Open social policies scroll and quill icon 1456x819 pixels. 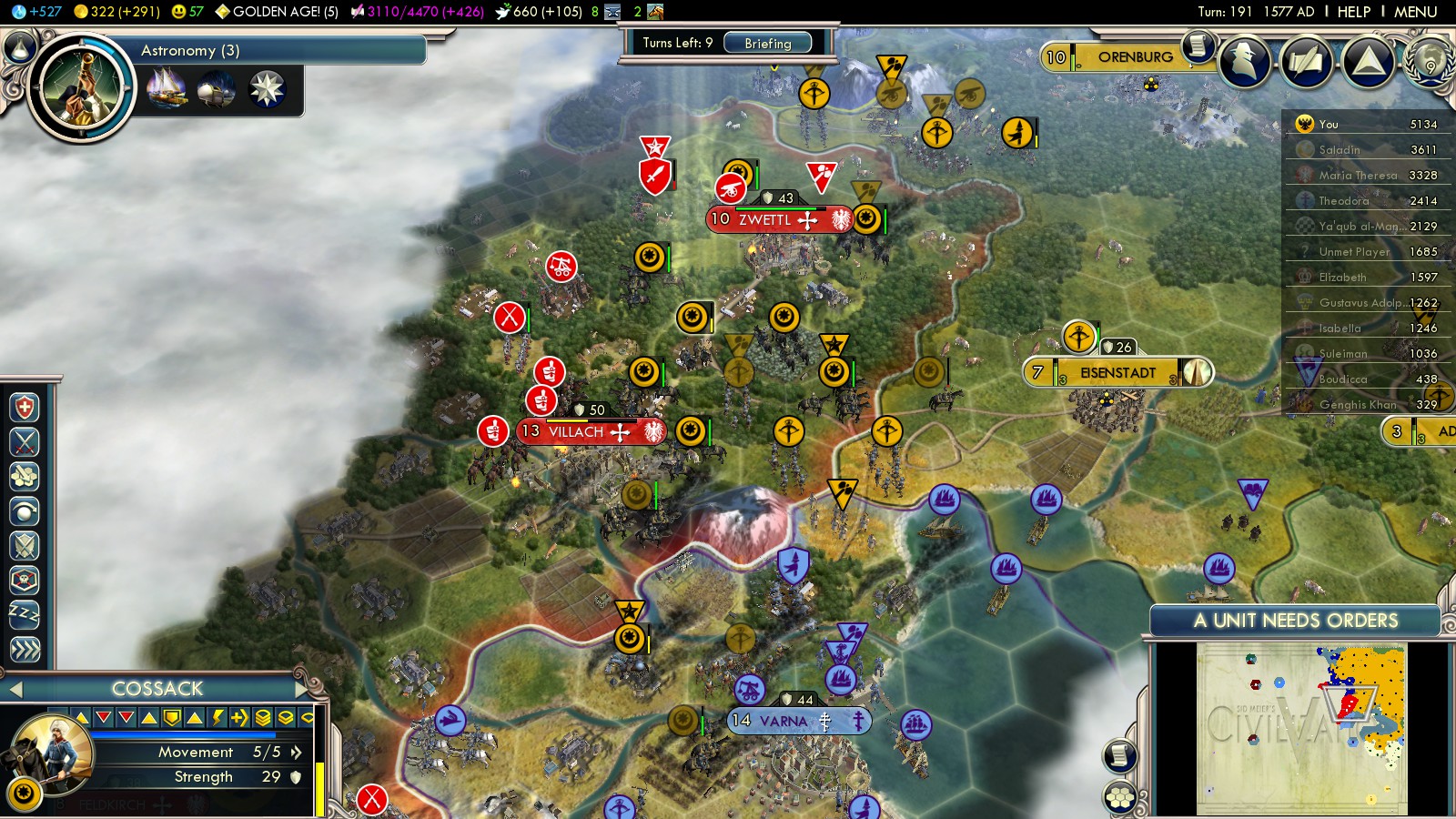point(1306,62)
